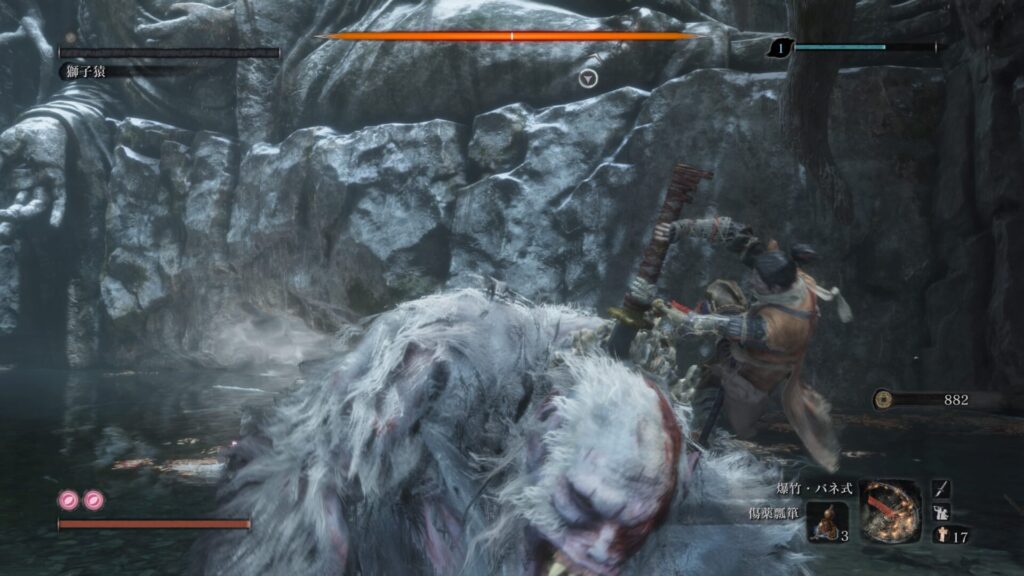The height and width of the screenshot is (576, 1024).
Task: Click the sword combat art icon
Action: 942,489
